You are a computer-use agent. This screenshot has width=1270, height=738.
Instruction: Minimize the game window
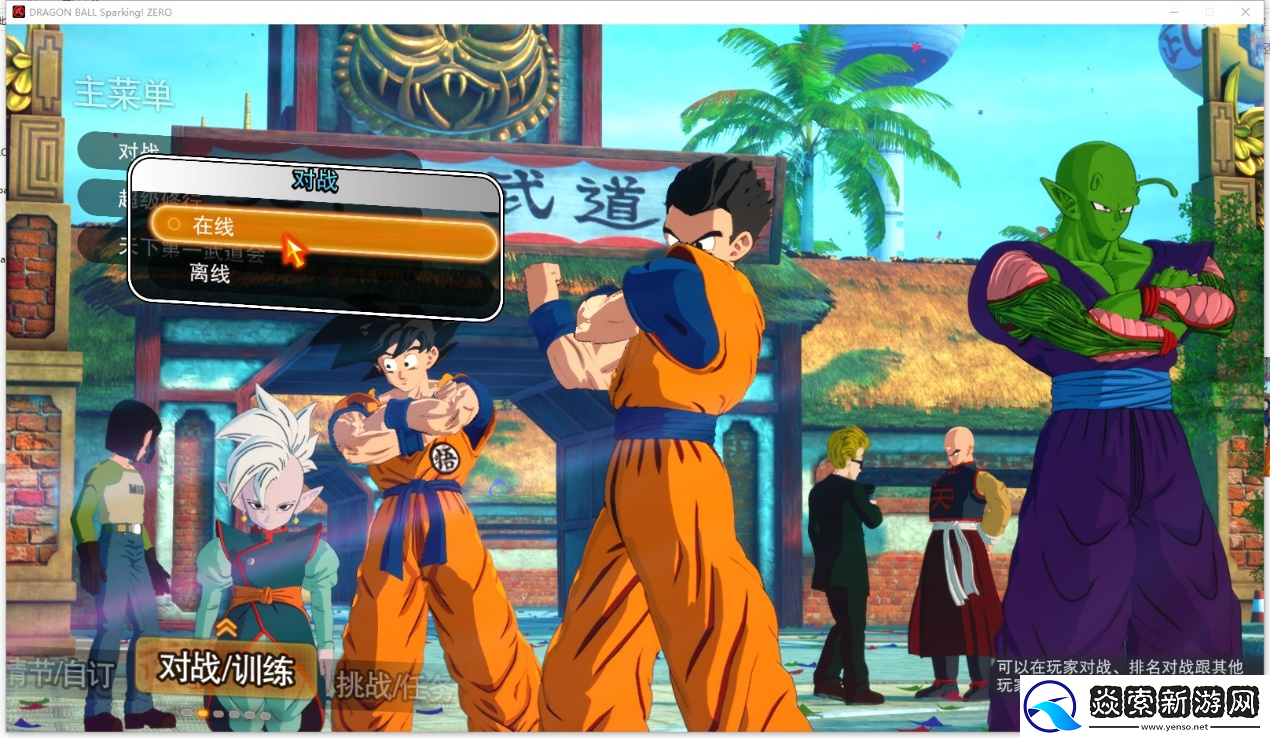1172,11
